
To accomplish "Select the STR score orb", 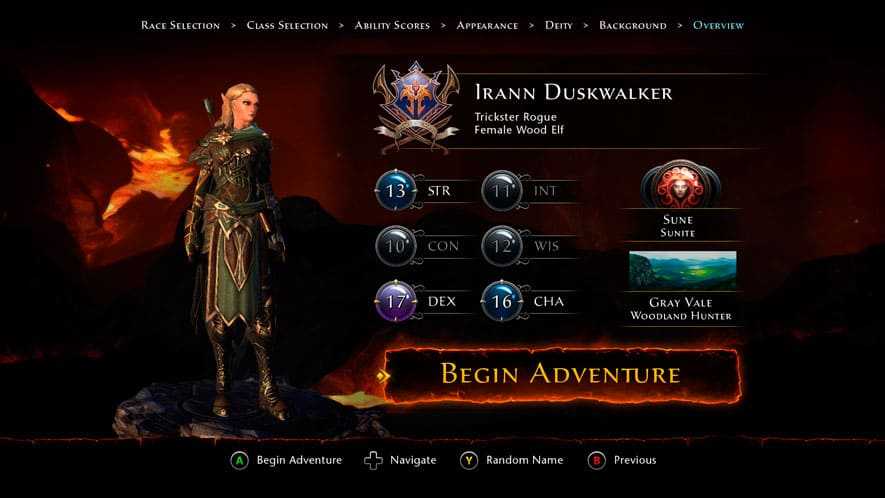I will [x=395, y=190].
